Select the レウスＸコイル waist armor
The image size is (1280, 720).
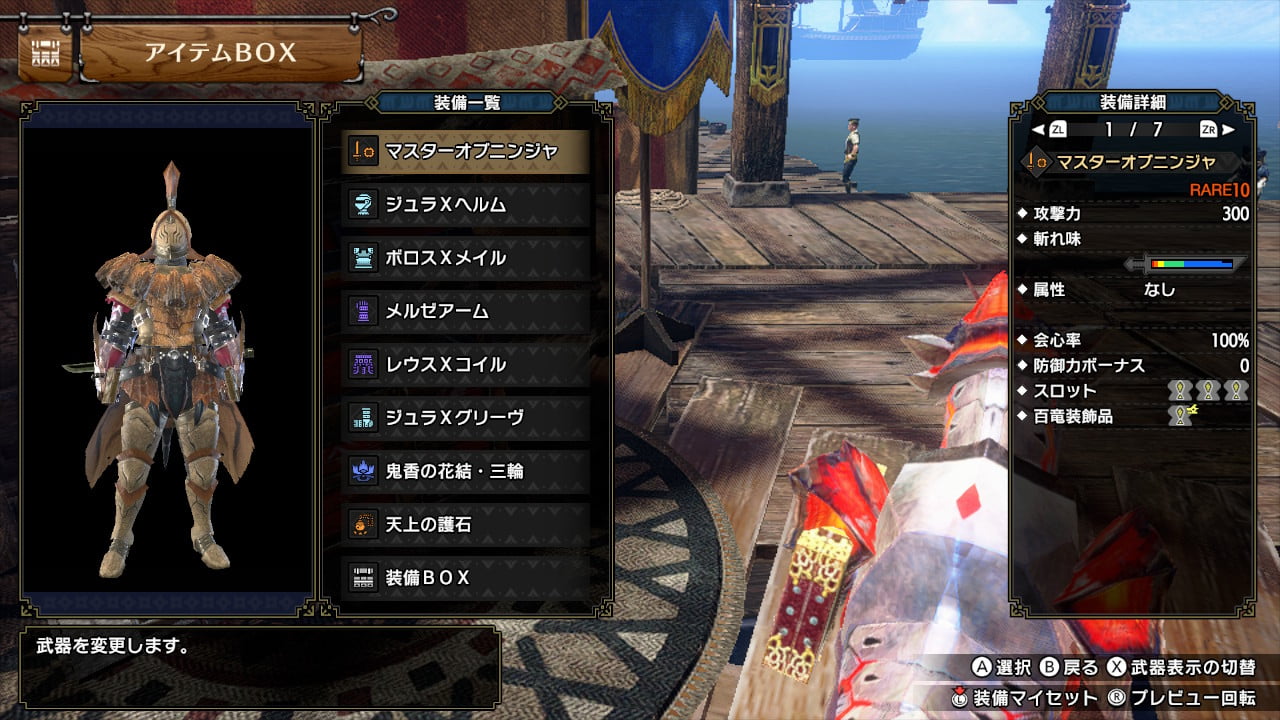[x=466, y=364]
